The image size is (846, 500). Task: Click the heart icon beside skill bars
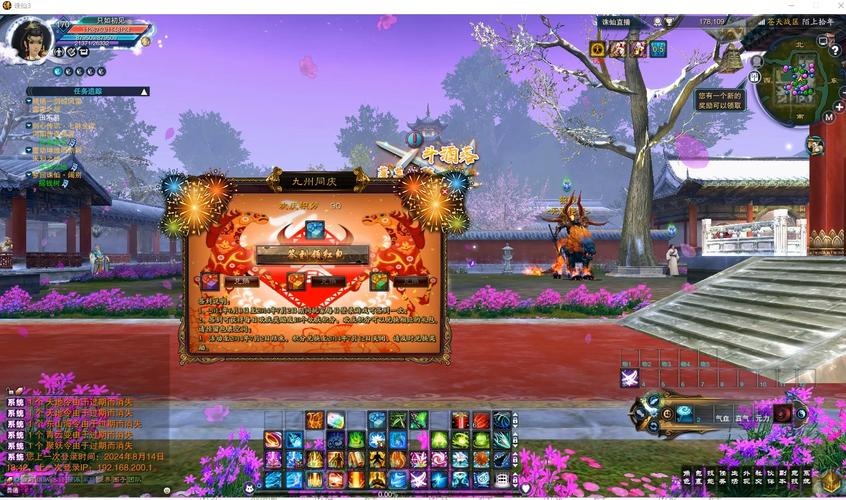(525, 489)
